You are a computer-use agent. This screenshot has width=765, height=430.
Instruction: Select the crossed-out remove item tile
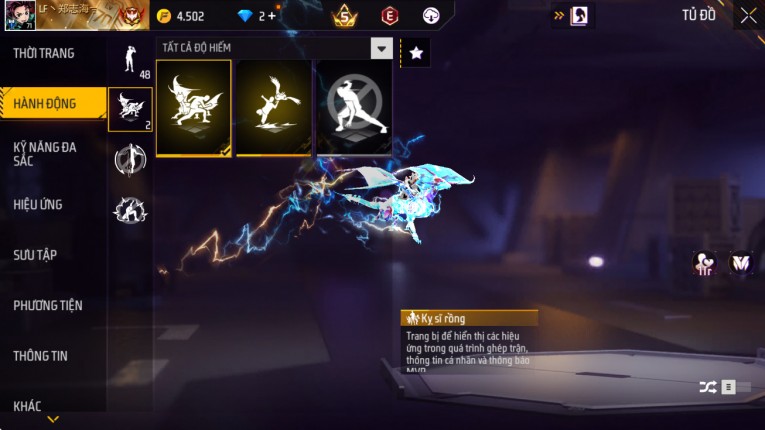pos(353,108)
